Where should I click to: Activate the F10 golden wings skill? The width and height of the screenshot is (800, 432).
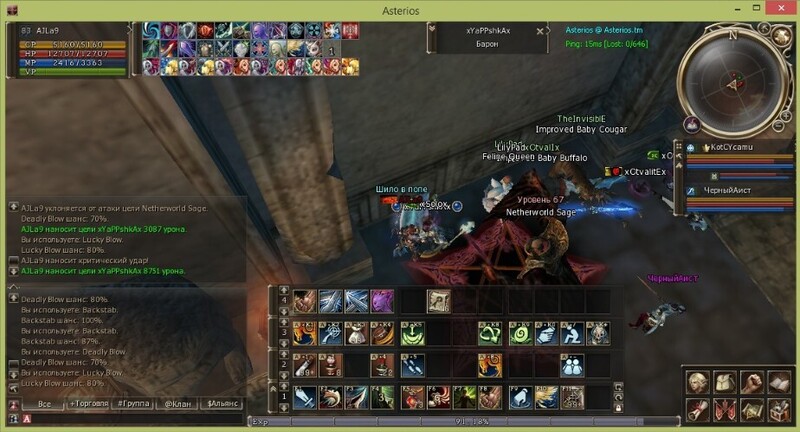click(546, 397)
